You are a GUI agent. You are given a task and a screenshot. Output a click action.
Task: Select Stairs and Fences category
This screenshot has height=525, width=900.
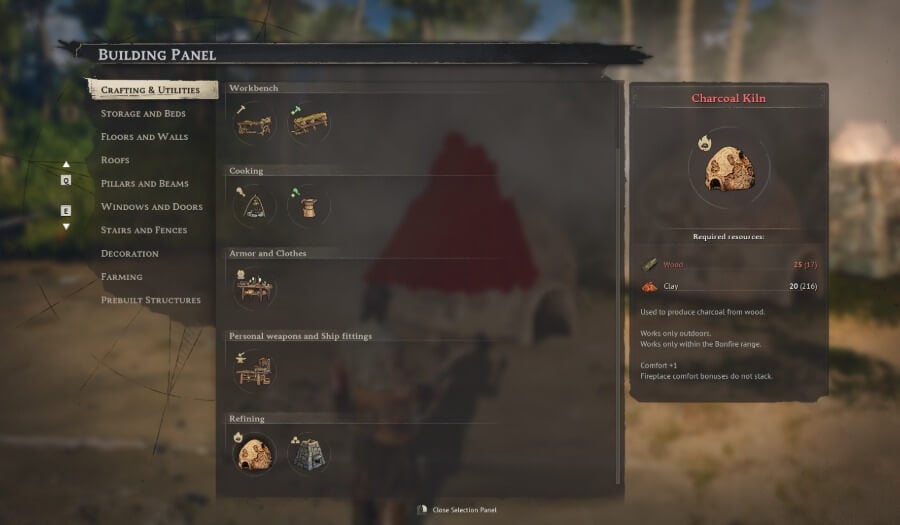pyautogui.click(x=143, y=230)
